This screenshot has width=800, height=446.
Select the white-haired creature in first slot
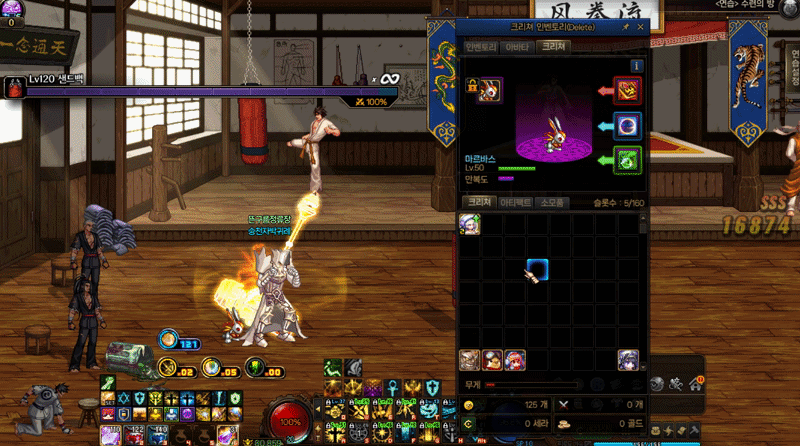point(470,224)
